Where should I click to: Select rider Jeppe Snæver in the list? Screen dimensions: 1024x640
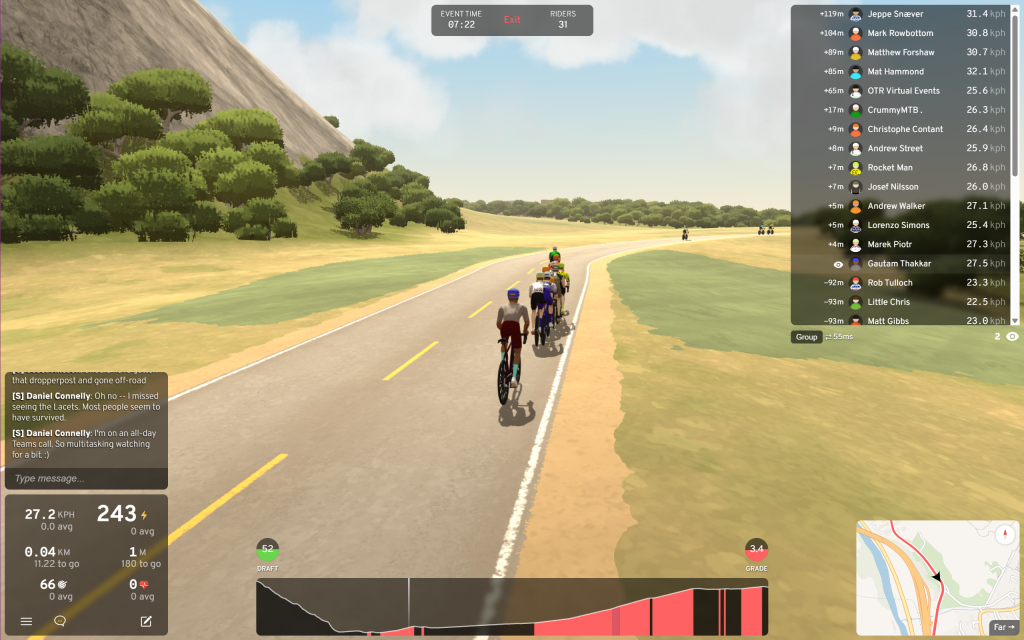(x=895, y=14)
